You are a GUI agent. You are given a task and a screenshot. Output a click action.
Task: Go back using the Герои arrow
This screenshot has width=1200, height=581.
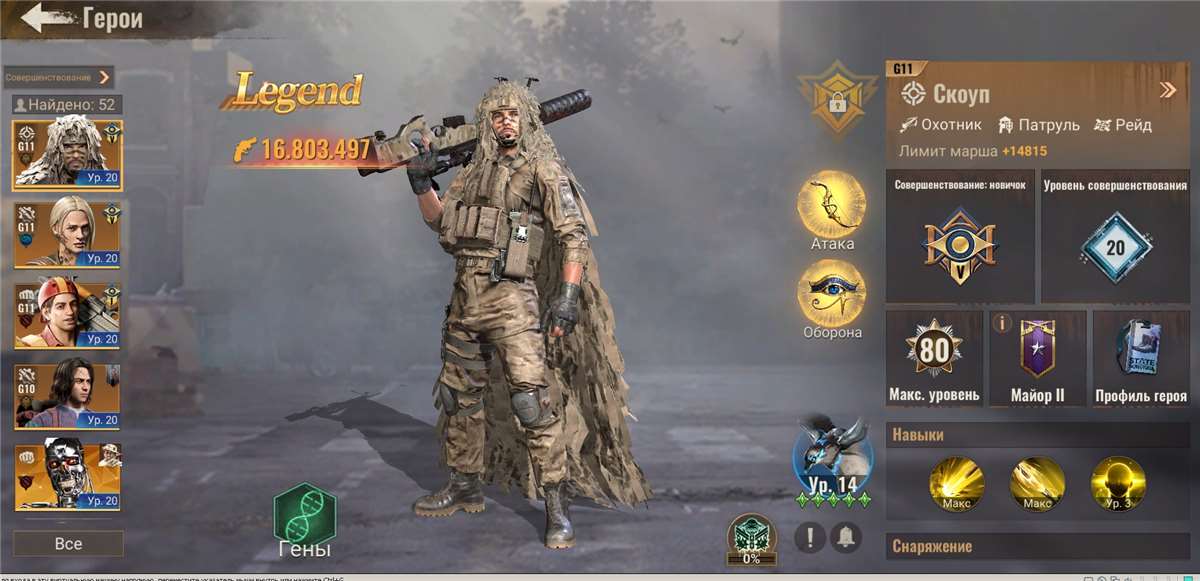(x=42, y=18)
